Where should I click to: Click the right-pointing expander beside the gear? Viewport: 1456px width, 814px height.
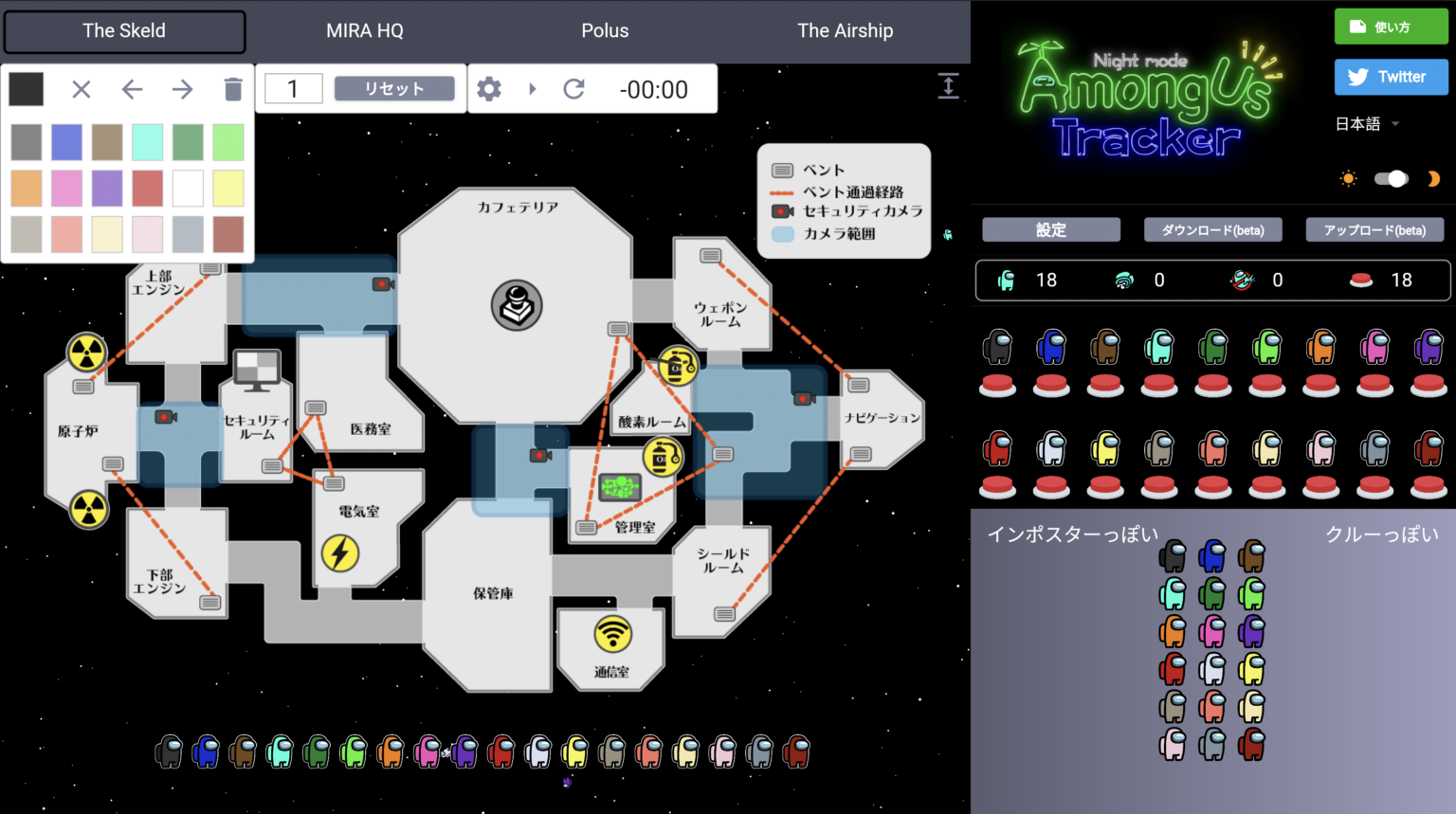532,88
